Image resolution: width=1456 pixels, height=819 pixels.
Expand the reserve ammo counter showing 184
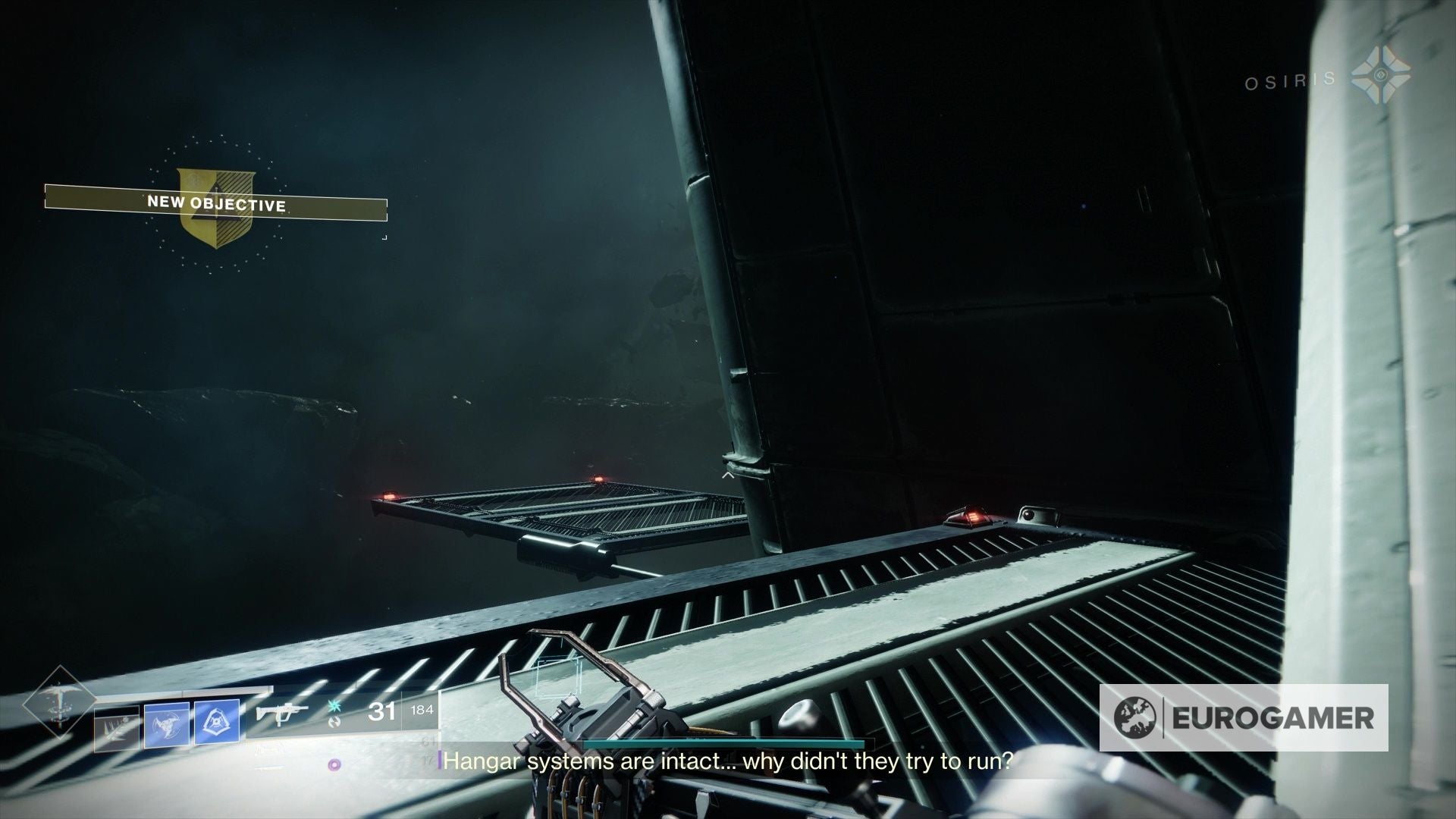pyautogui.click(x=423, y=708)
